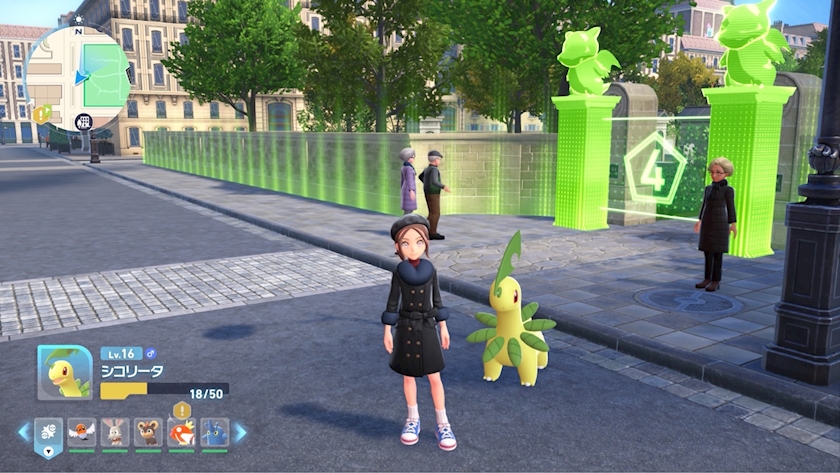840x473 pixels.
Task: Choose the Bunnelby party slot
Action: pyautogui.click(x=115, y=432)
